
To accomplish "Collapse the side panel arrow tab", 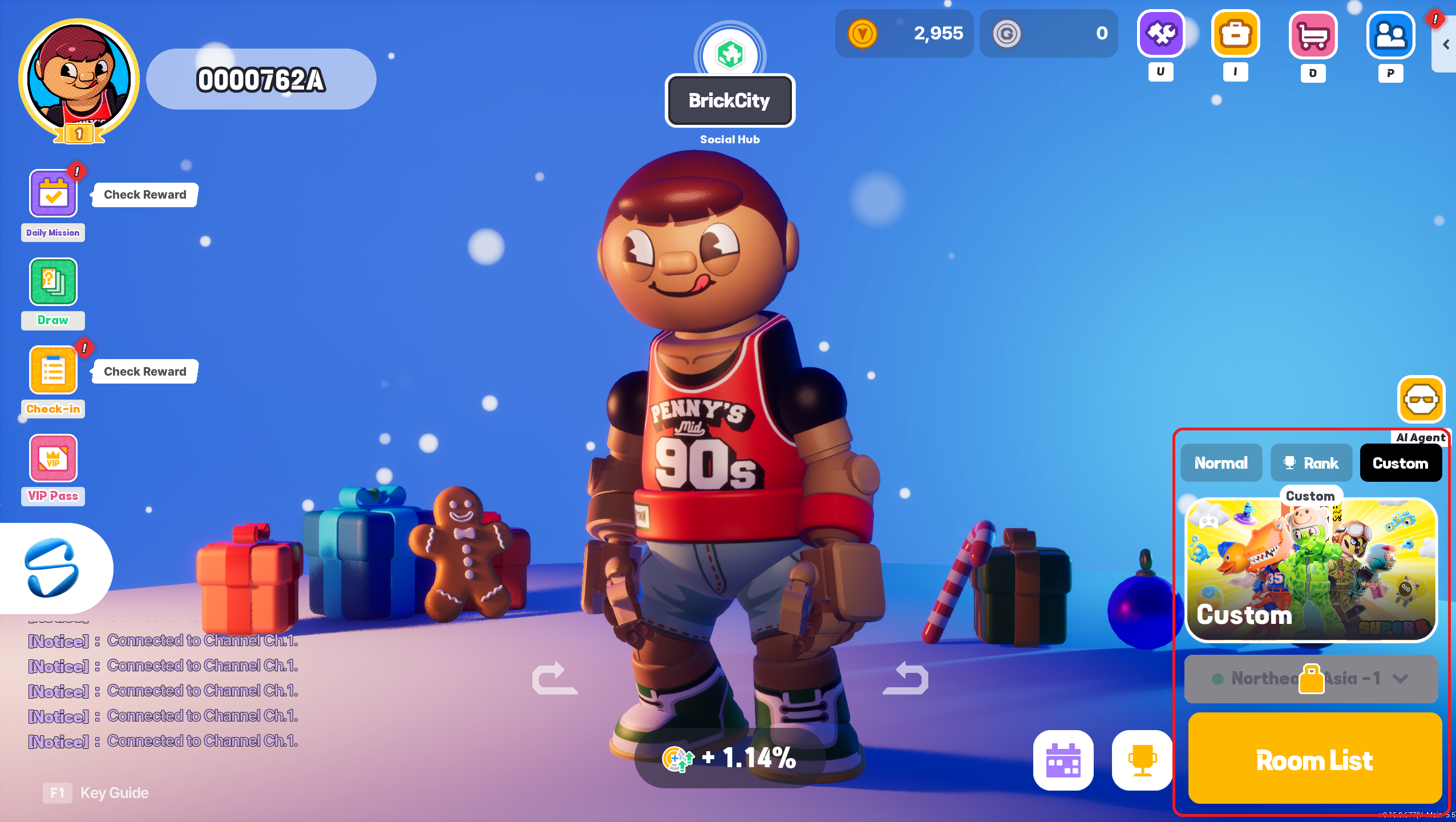I will (x=1446, y=45).
